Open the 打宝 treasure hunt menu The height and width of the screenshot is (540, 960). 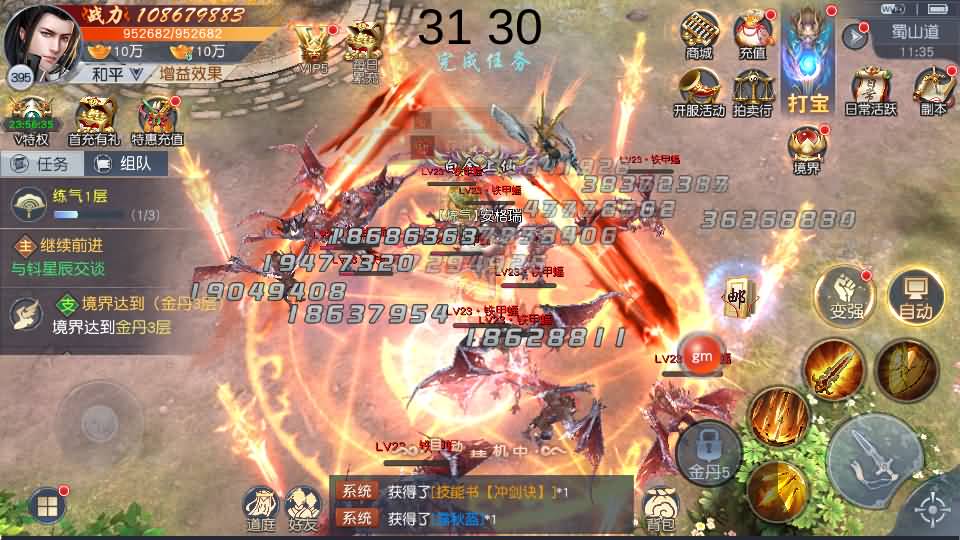coord(808,58)
